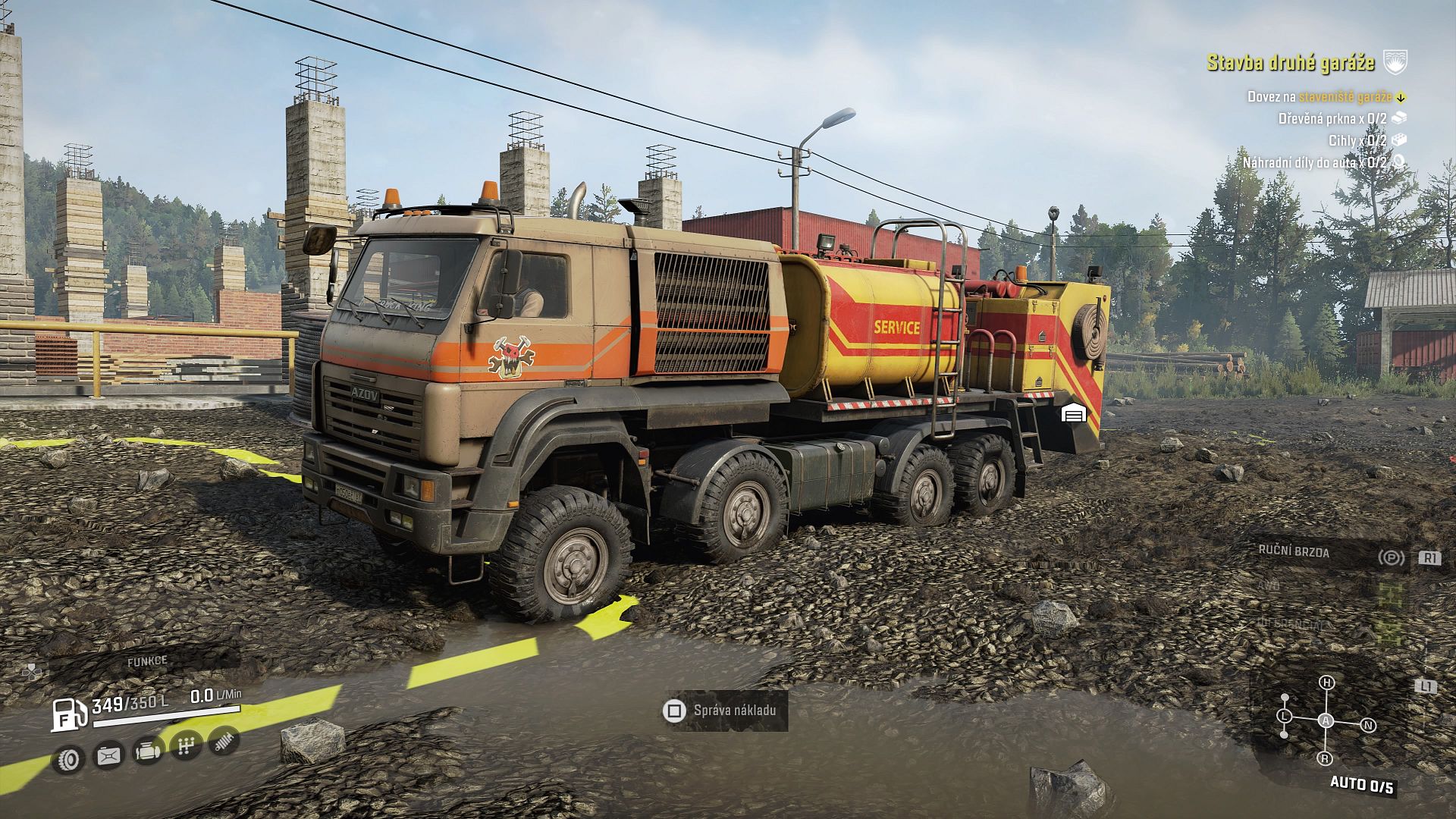Select the Dřevěná prkna objective row
Viewport: 1456px width, 819px height.
[1332, 118]
